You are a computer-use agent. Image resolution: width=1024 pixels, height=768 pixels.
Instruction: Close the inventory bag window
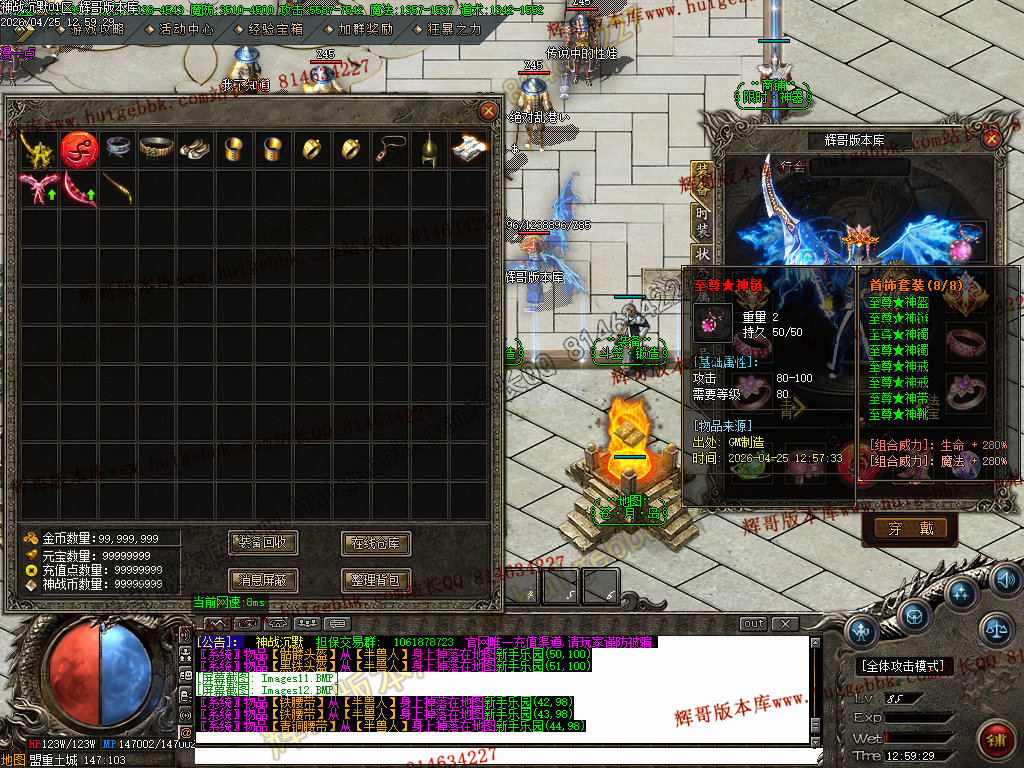pos(488,111)
